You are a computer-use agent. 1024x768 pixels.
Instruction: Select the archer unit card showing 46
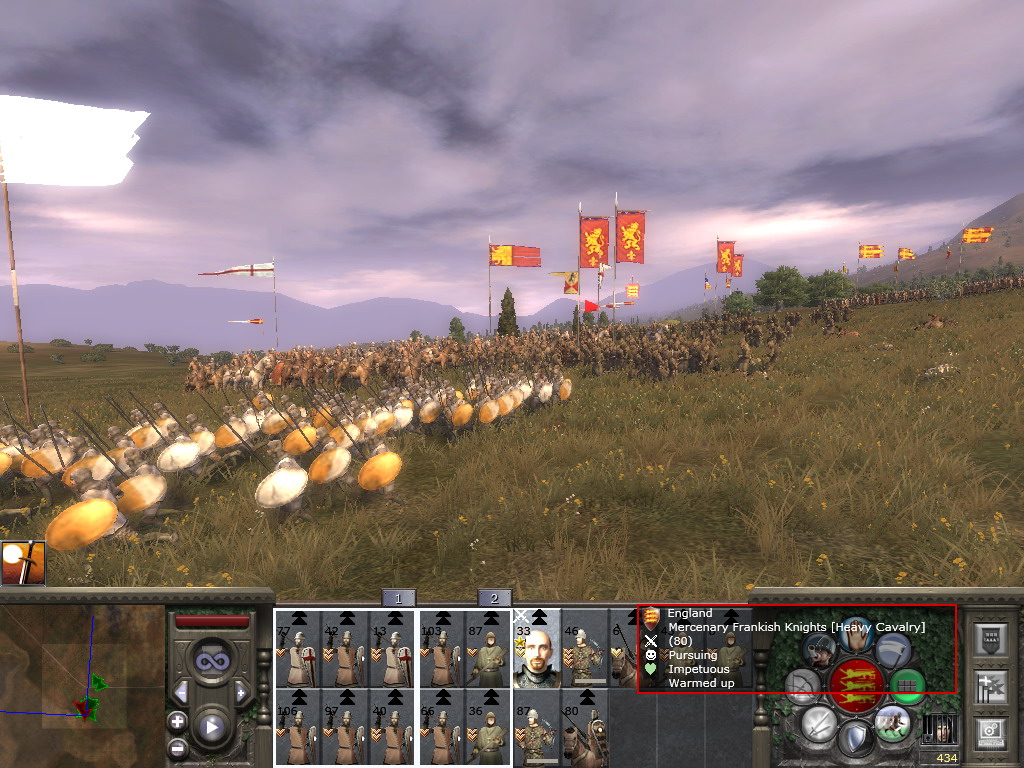(584, 649)
